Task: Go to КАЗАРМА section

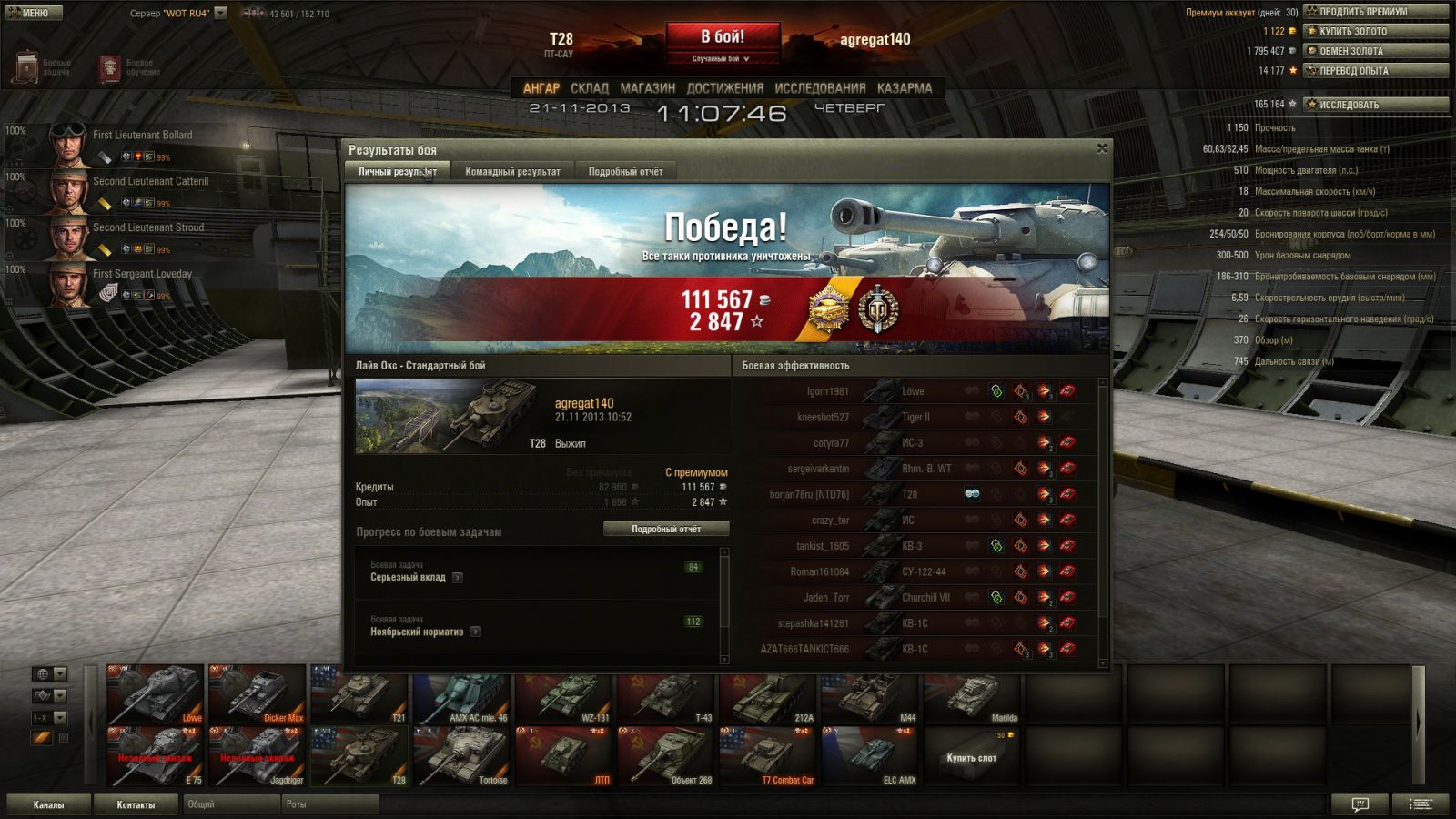Action: [904, 88]
